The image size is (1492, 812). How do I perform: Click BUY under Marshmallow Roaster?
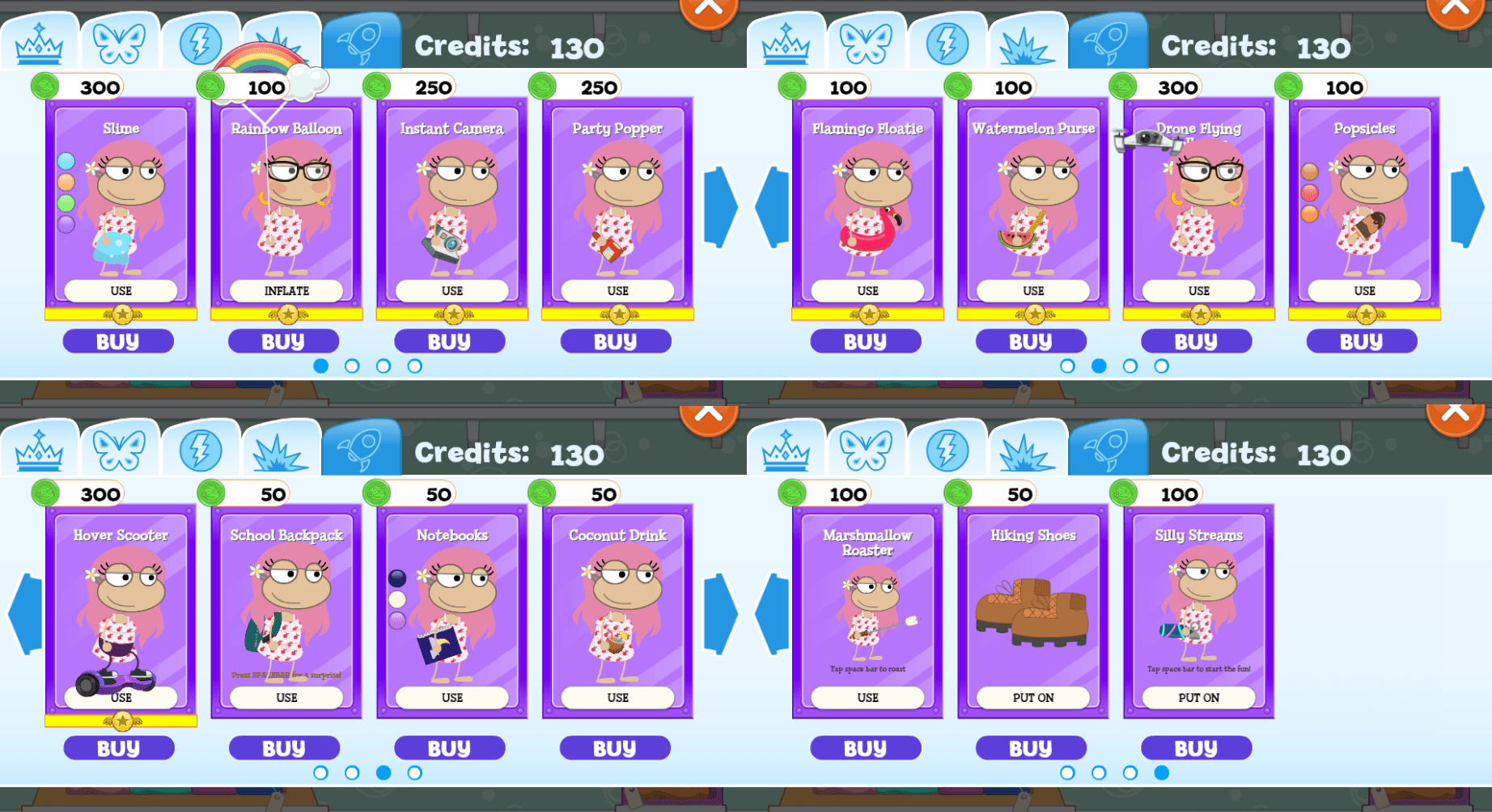click(x=865, y=746)
